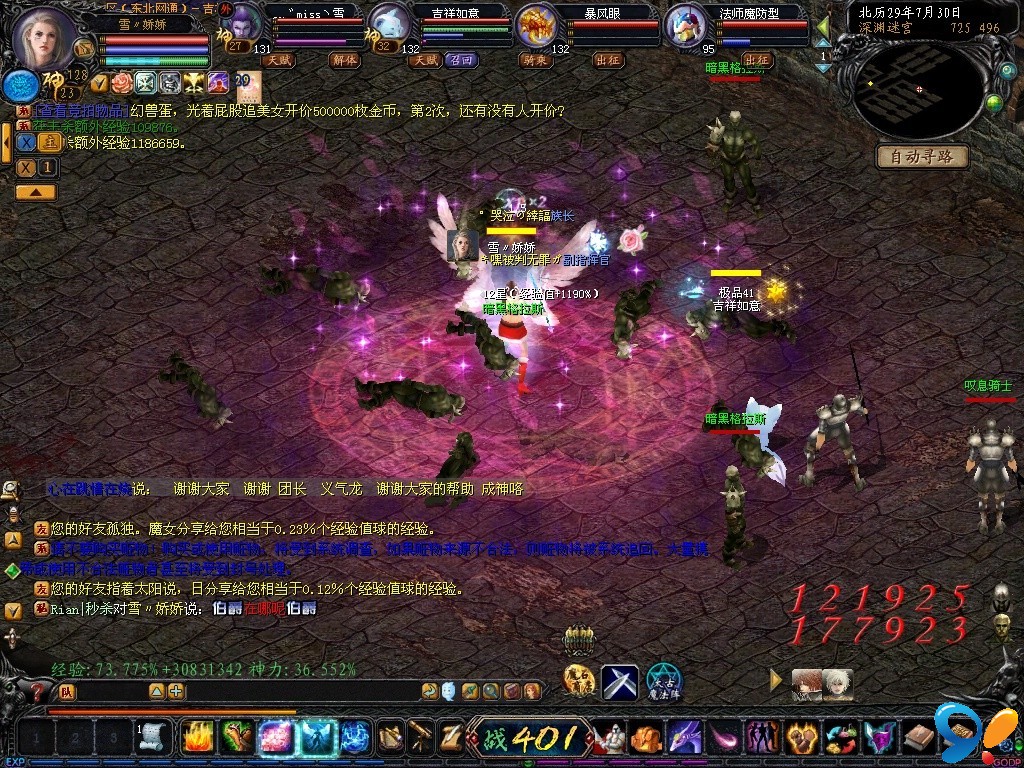
Task: Click the 骑乘 ride button under 暴风眼
Action: (x=536, y=60)
